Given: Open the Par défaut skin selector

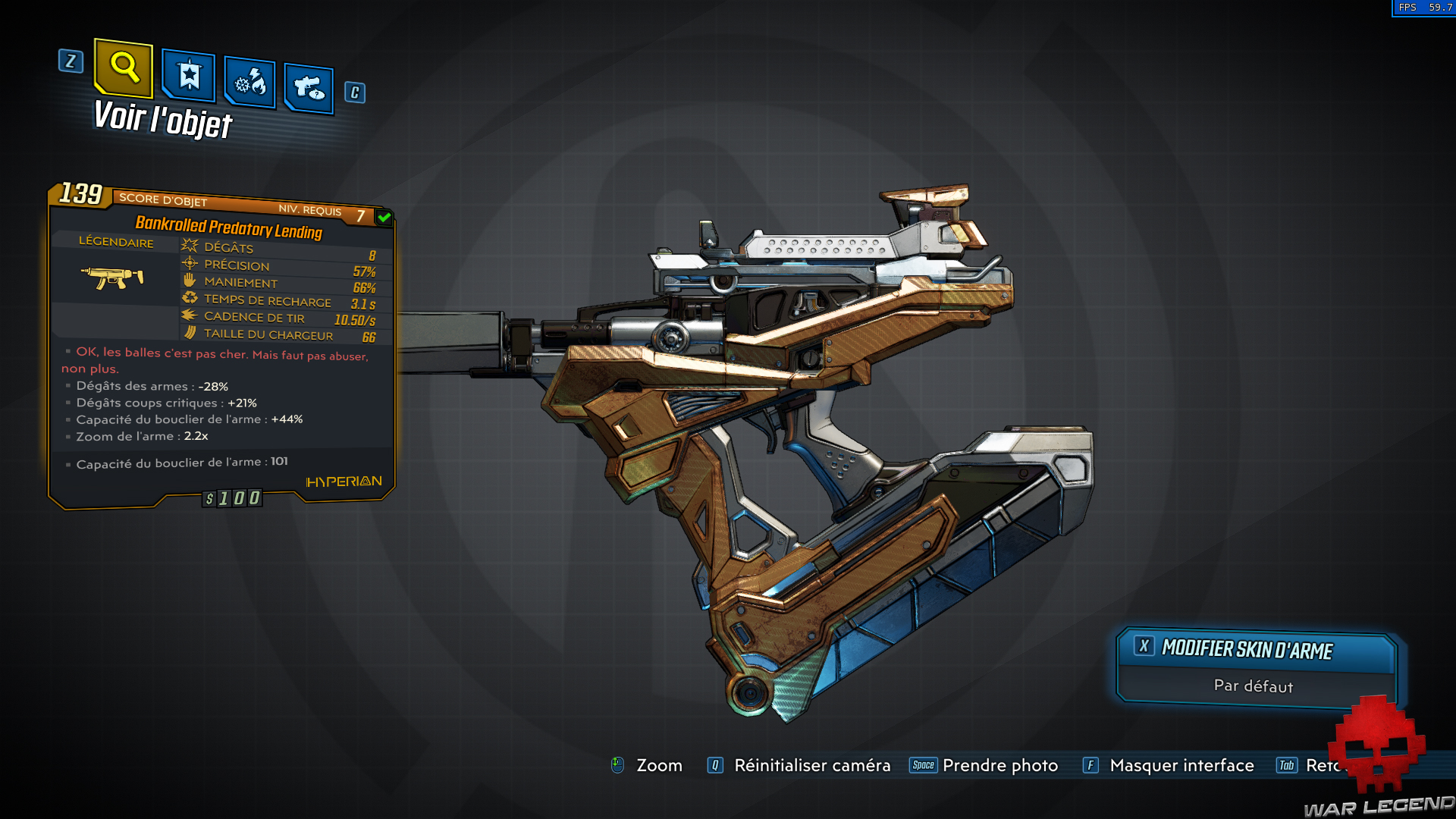Looking at the screenshot, I should tap(1253, 686).
